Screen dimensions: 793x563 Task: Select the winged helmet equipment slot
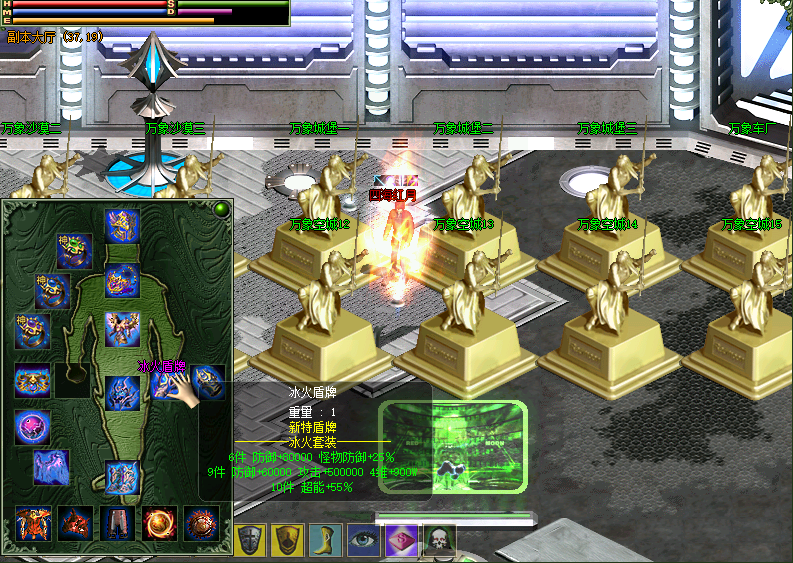point(122,225)
